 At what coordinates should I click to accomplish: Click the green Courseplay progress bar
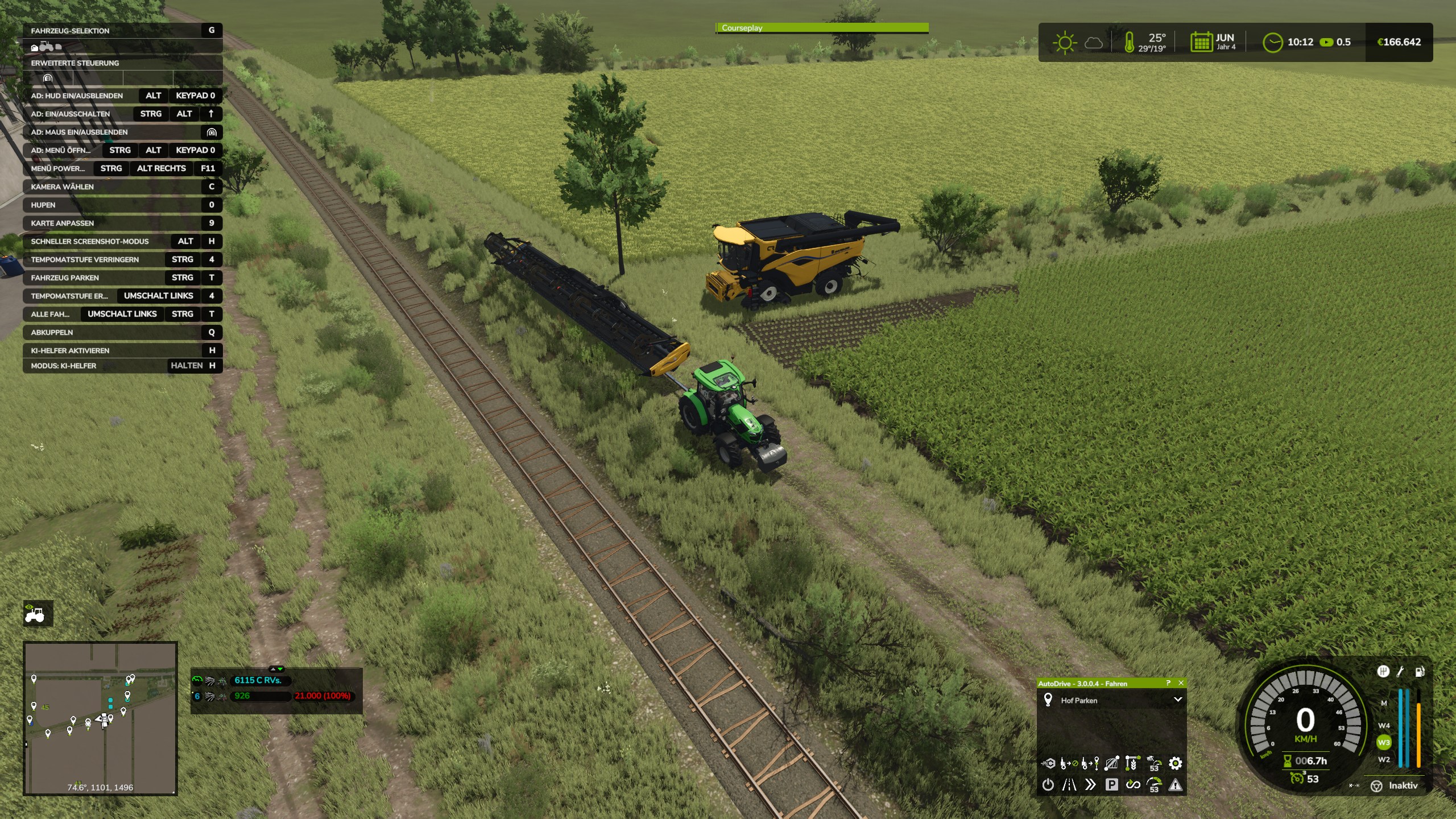(x=822, y=27)
